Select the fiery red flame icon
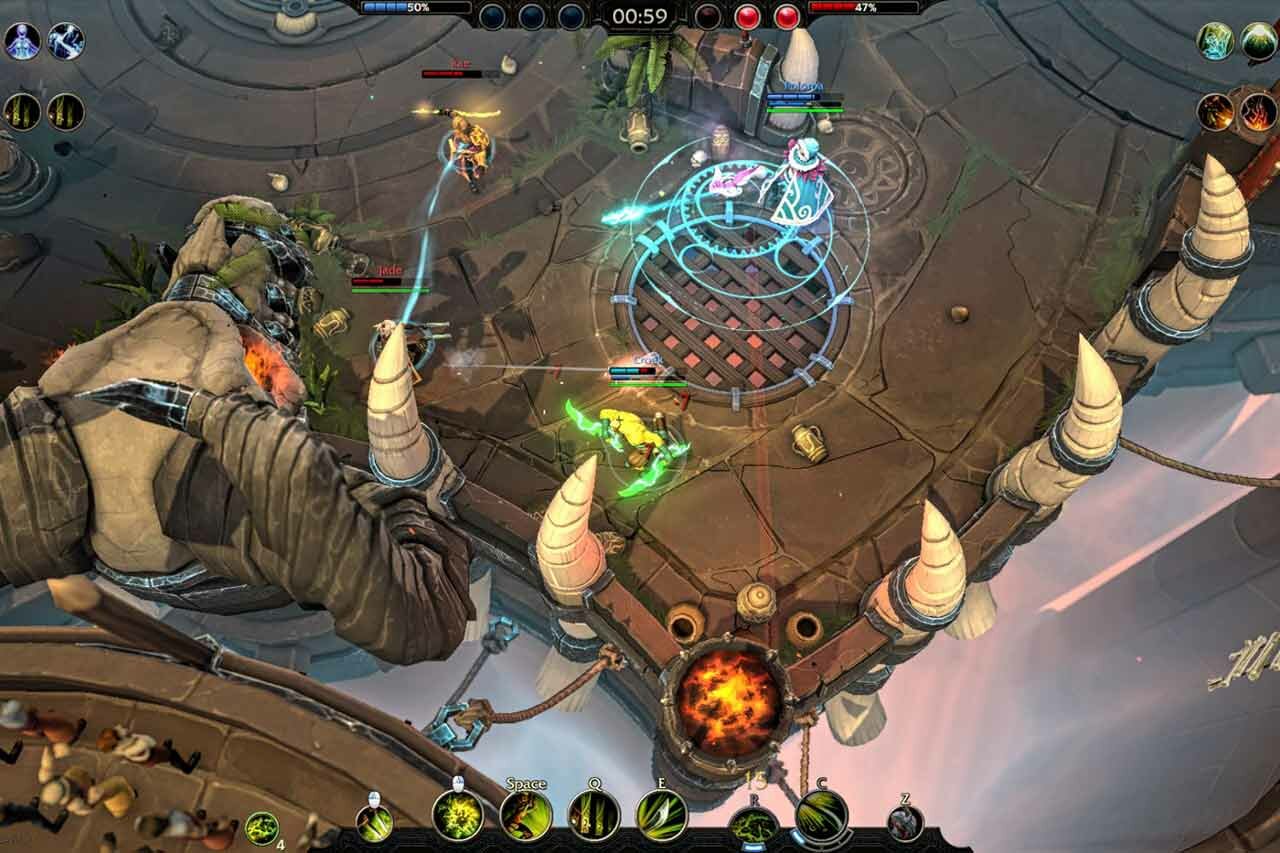Image resolution: width=1280 pixels, height=853 pixels. [1258, 112]
